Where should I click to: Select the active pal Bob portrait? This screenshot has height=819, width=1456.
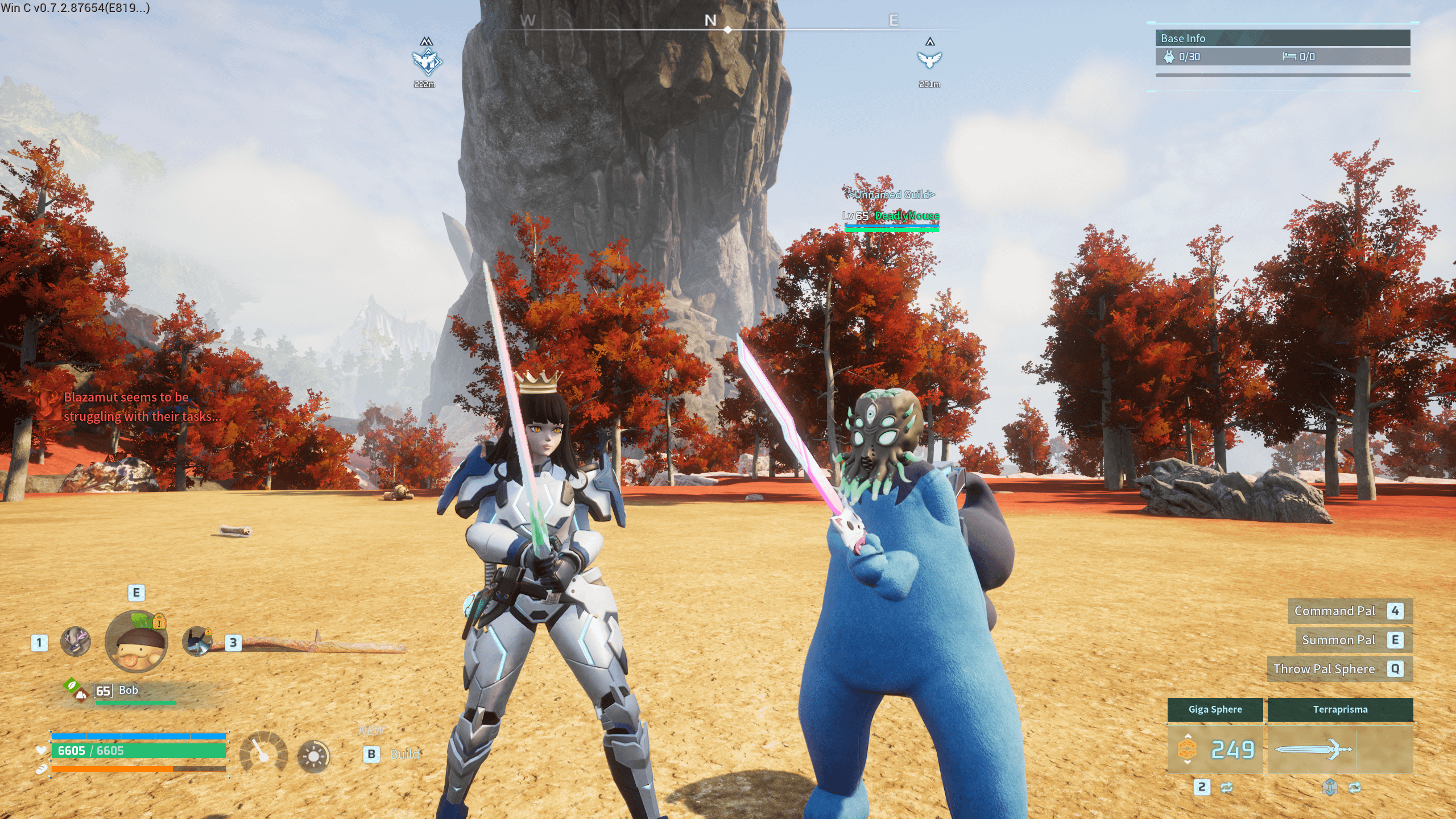(136, 643)
